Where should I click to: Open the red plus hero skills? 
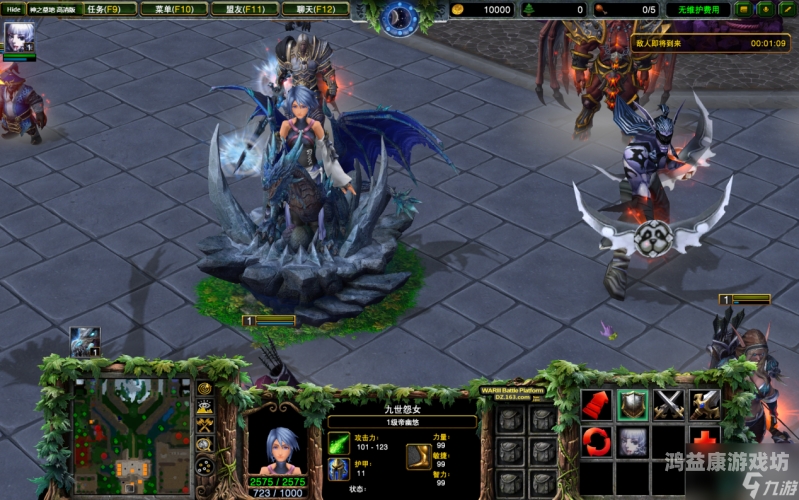tap(704, 441)
